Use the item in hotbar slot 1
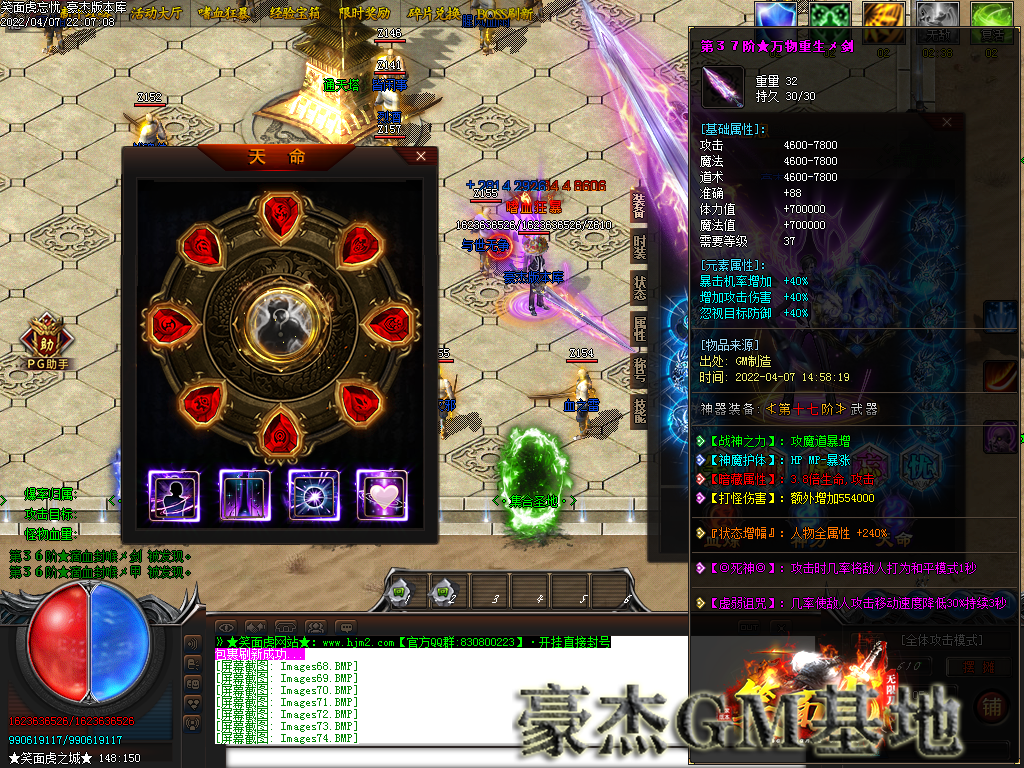 [x=402, y=592]
